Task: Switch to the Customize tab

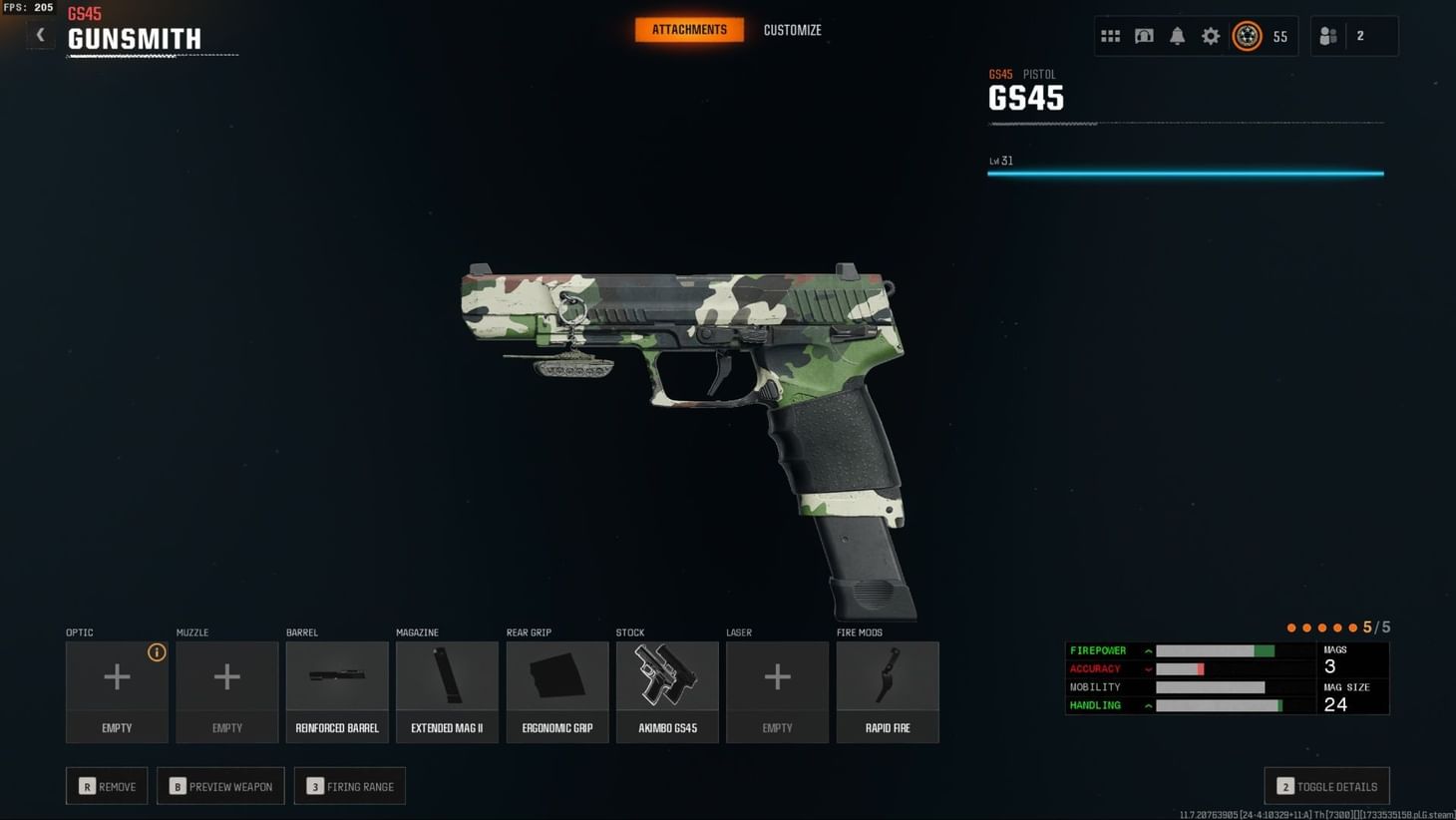Action: point(792,30)
